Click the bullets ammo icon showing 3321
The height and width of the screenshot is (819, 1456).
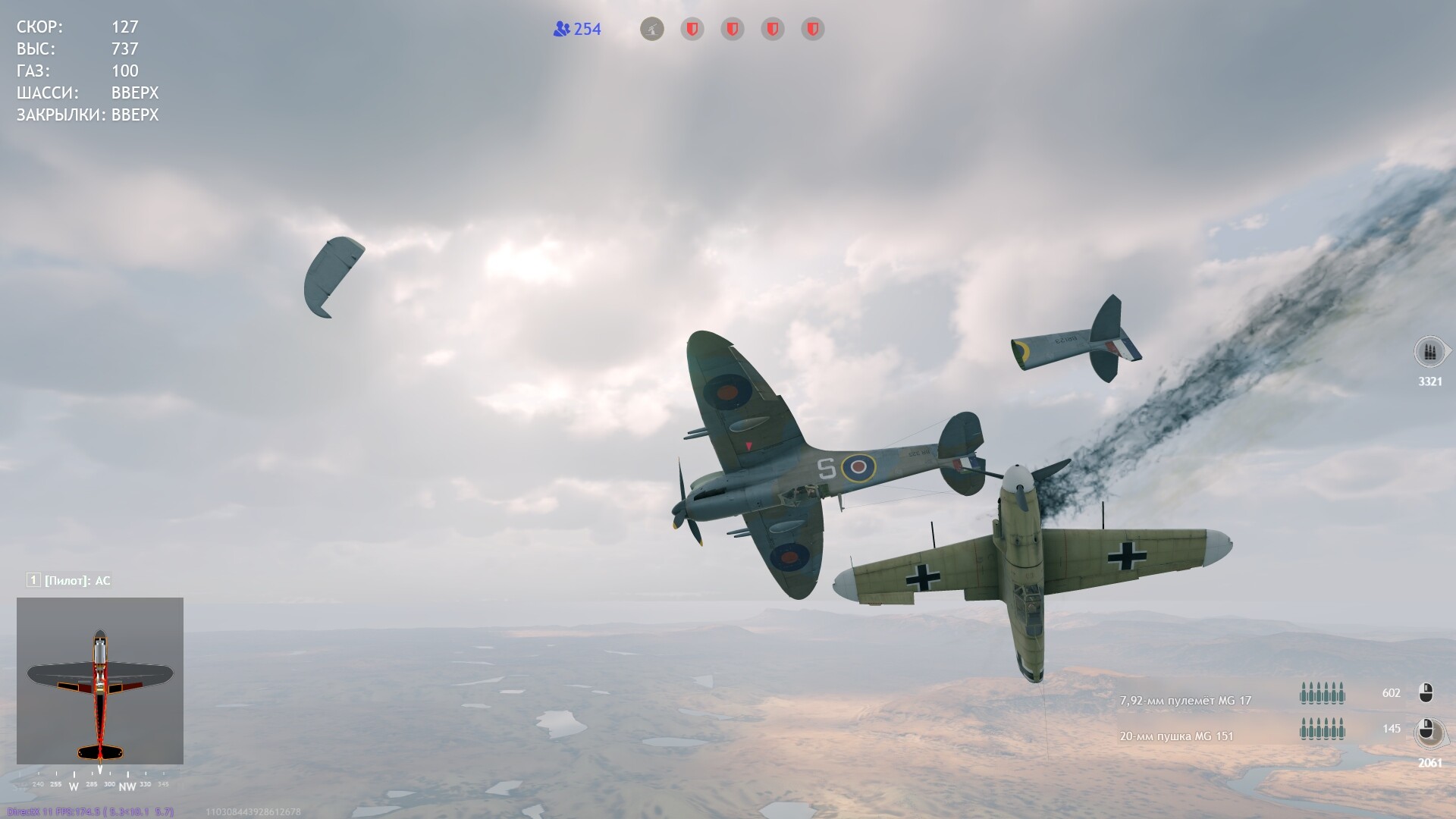[x=1430, y=353]
